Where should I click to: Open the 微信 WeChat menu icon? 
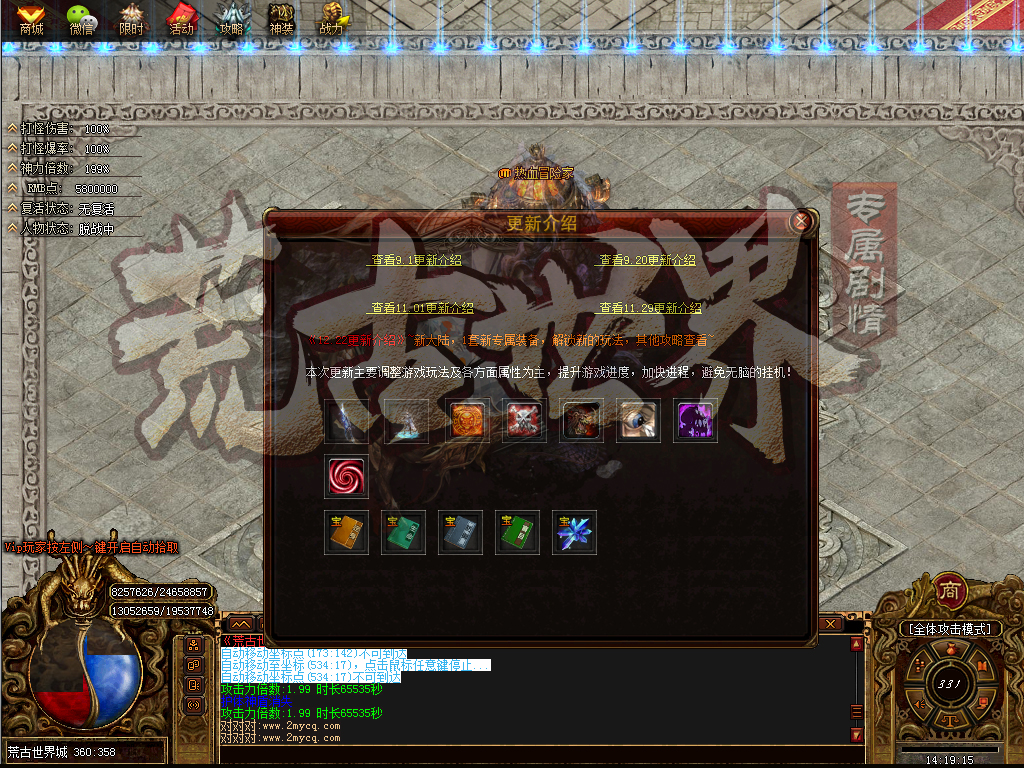[x=82, y=19]
